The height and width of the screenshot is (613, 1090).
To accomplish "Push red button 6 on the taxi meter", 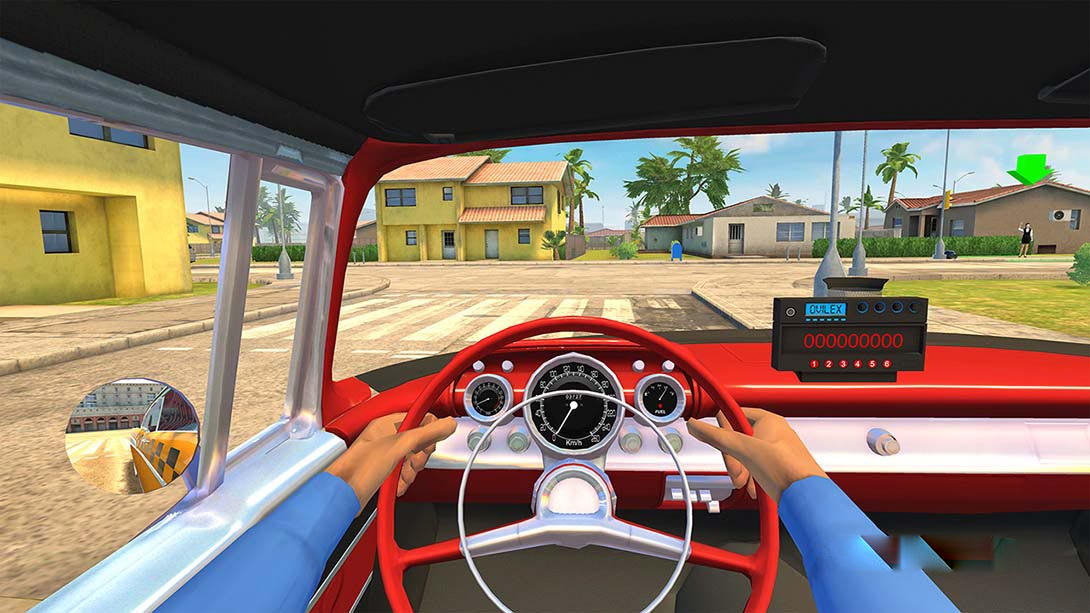I will pyautogui.click(x=886, y=364).
